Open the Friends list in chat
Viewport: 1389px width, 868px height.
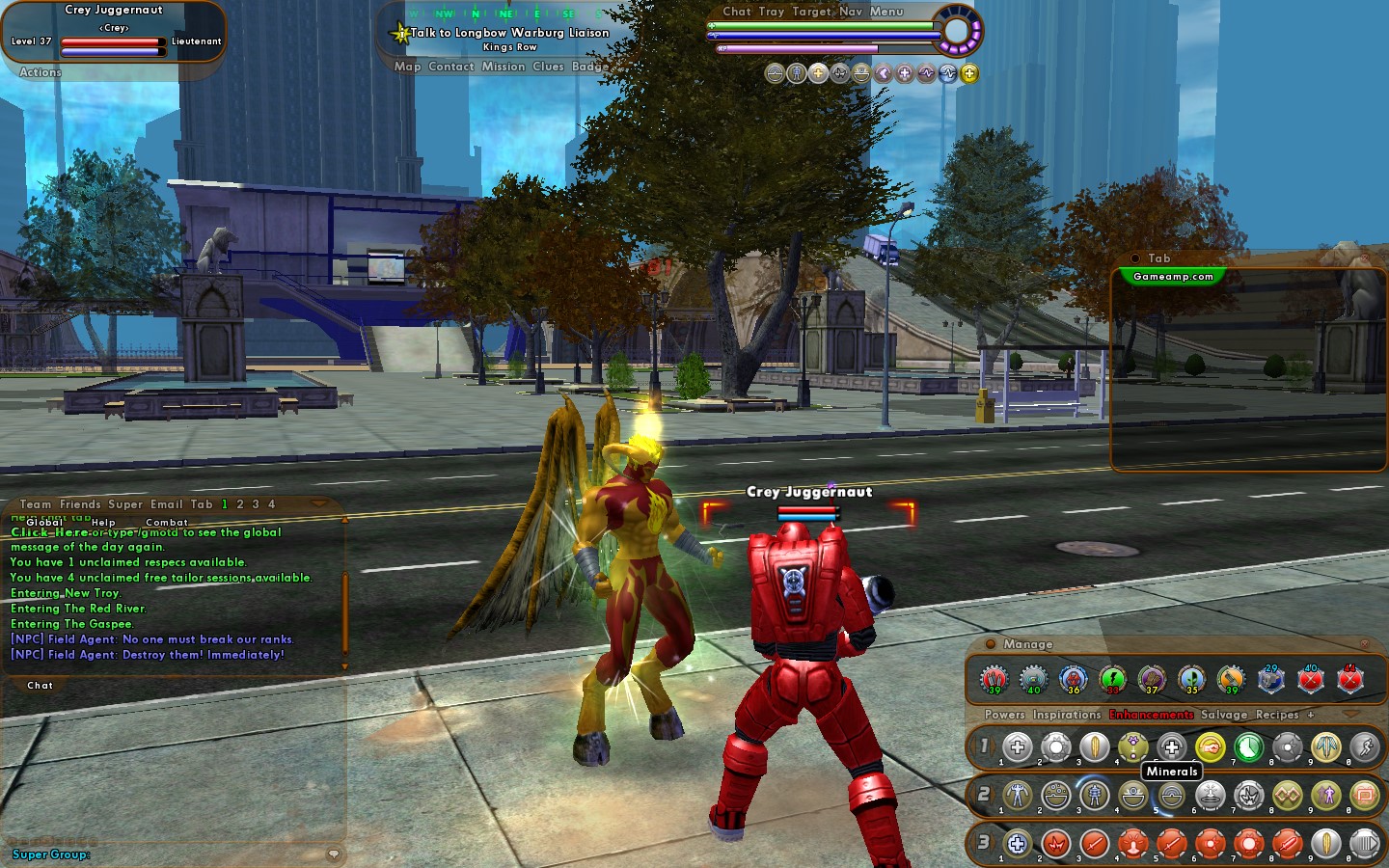click(x=80, y=504)
